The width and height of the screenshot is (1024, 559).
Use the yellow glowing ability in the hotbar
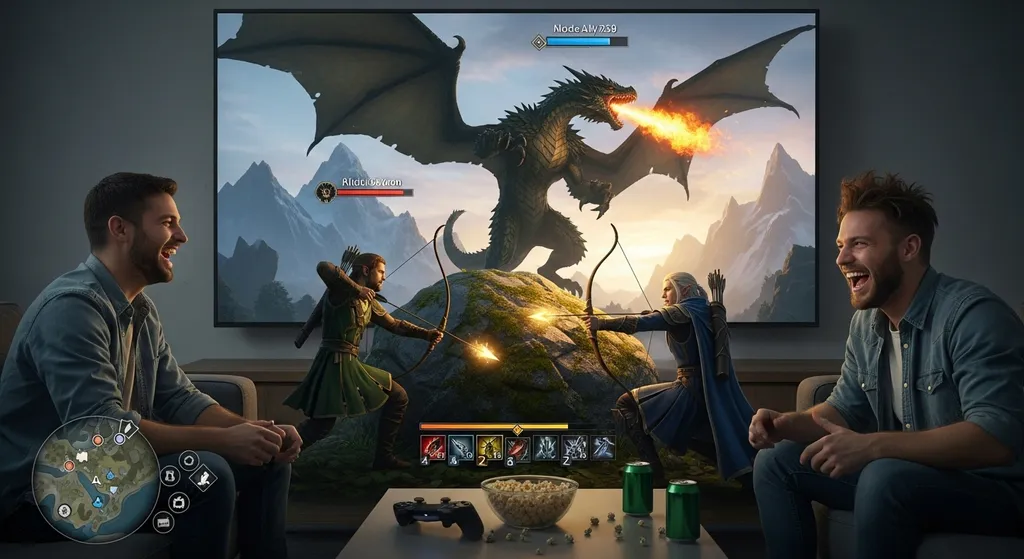pos(489,447)
